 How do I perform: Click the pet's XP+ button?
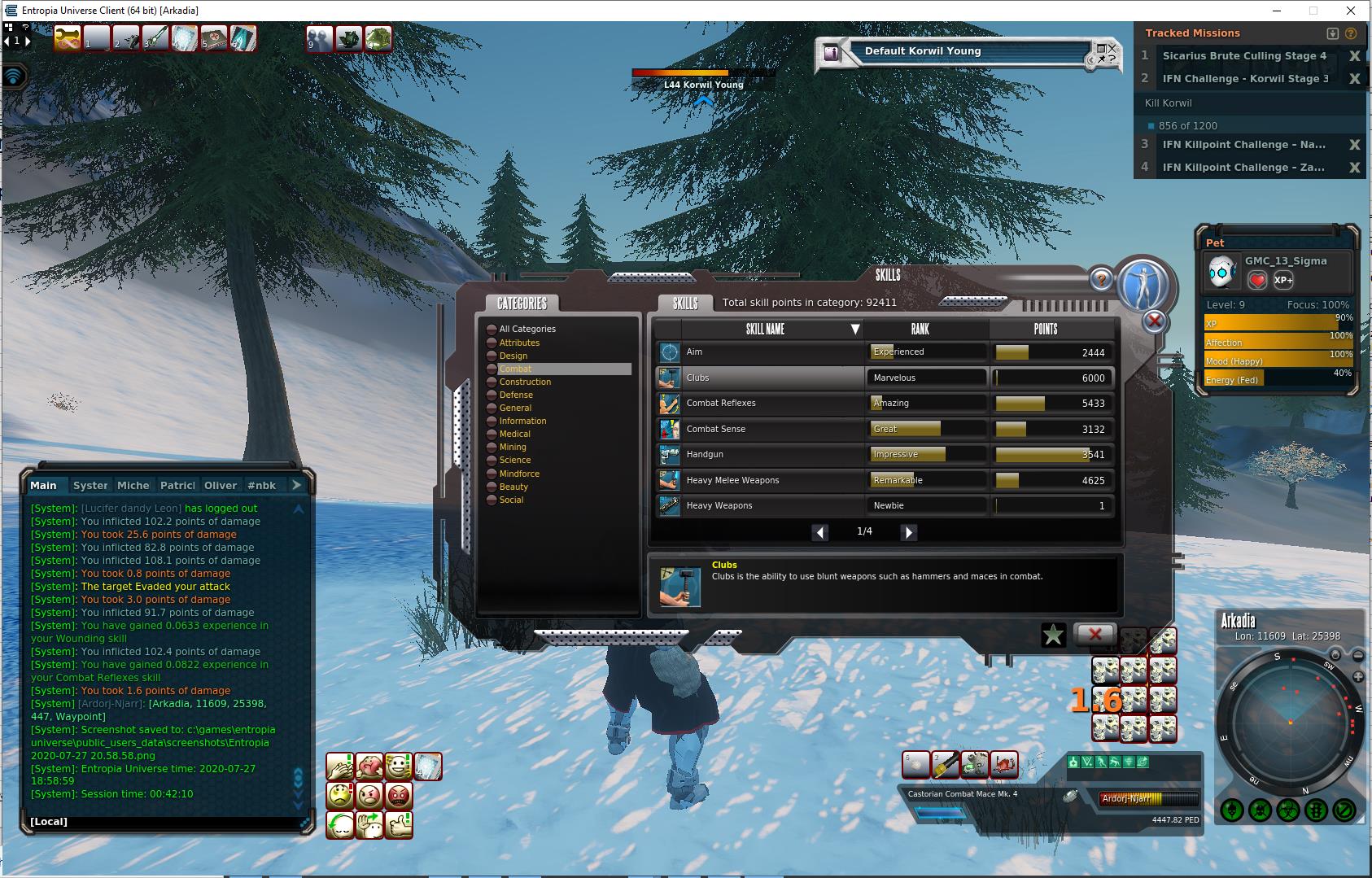click(x=1283, y=280)
